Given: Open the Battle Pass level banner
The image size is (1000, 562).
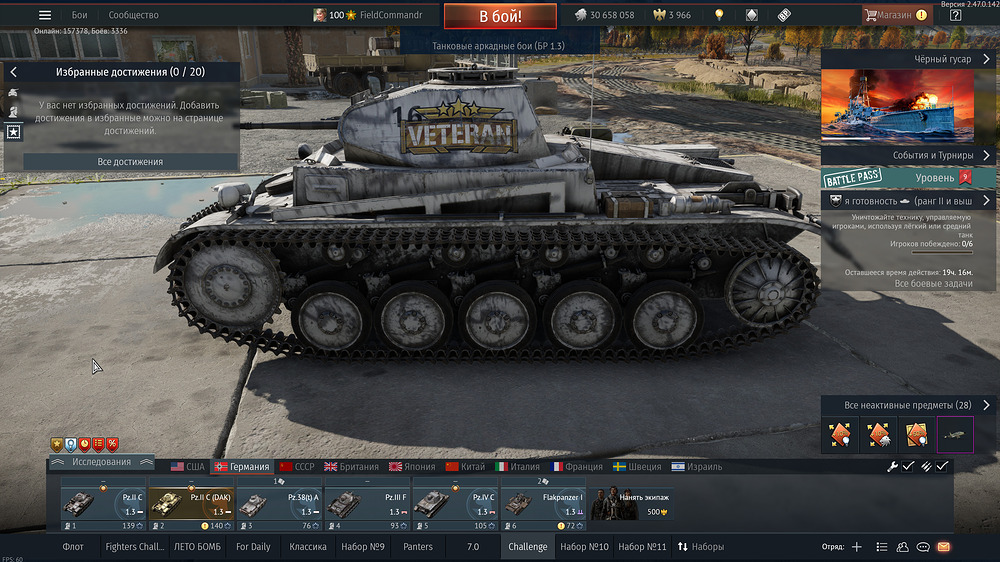Looking at the screenshot, I should click(909, 178).
